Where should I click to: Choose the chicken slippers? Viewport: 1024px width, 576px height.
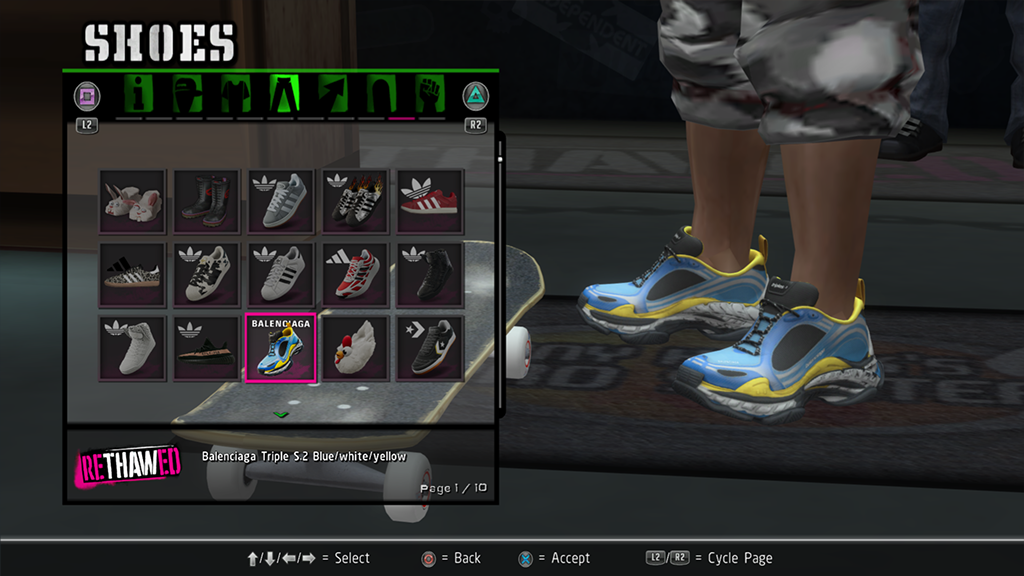[x=355, y=348]
